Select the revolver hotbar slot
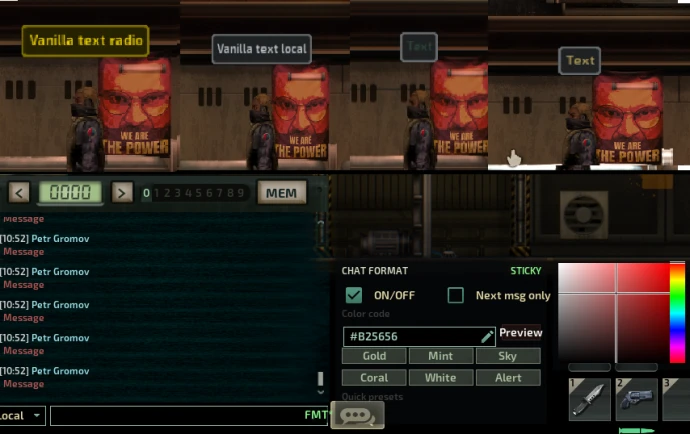 tap(636, 399)
